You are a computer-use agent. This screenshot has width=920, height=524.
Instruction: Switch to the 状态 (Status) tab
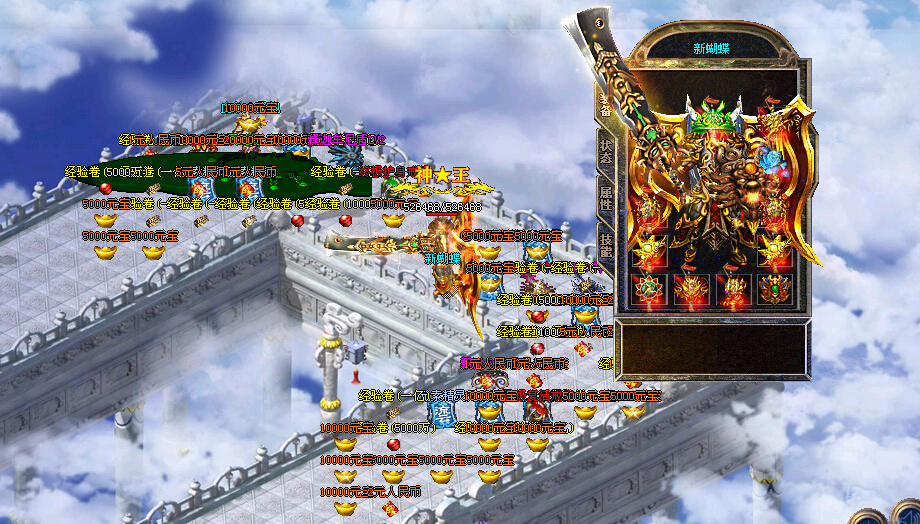[x=606, y=150]
